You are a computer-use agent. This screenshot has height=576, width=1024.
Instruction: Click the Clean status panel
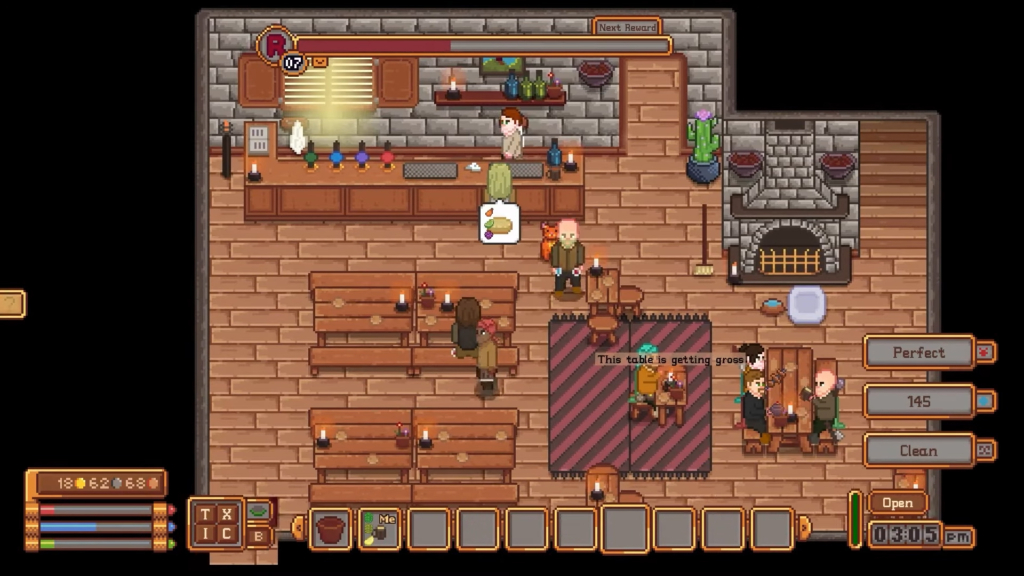coord(919,450)
